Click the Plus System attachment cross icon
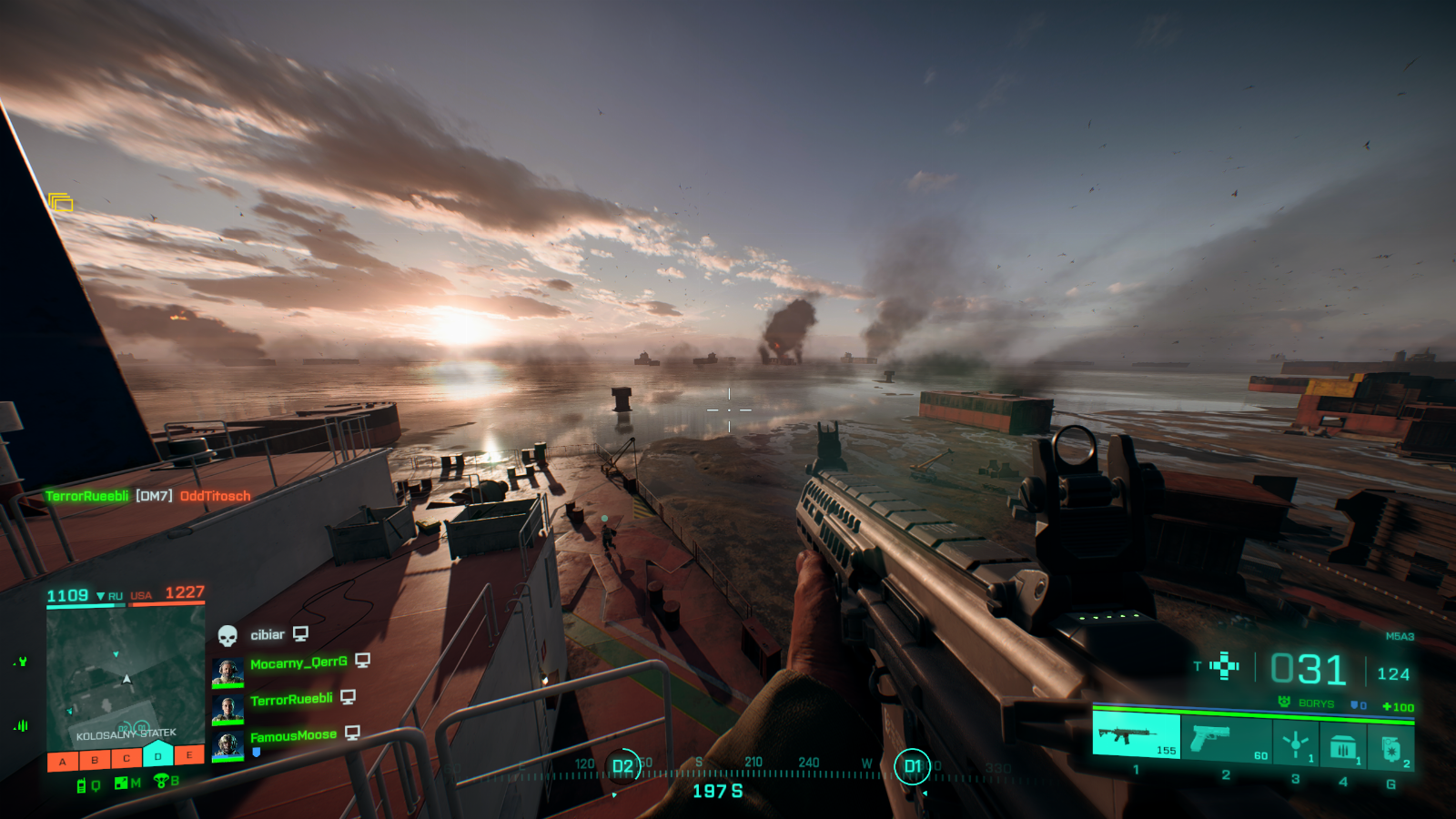The height and width of the screenshot is (819, 1456). click(1225, 666)
